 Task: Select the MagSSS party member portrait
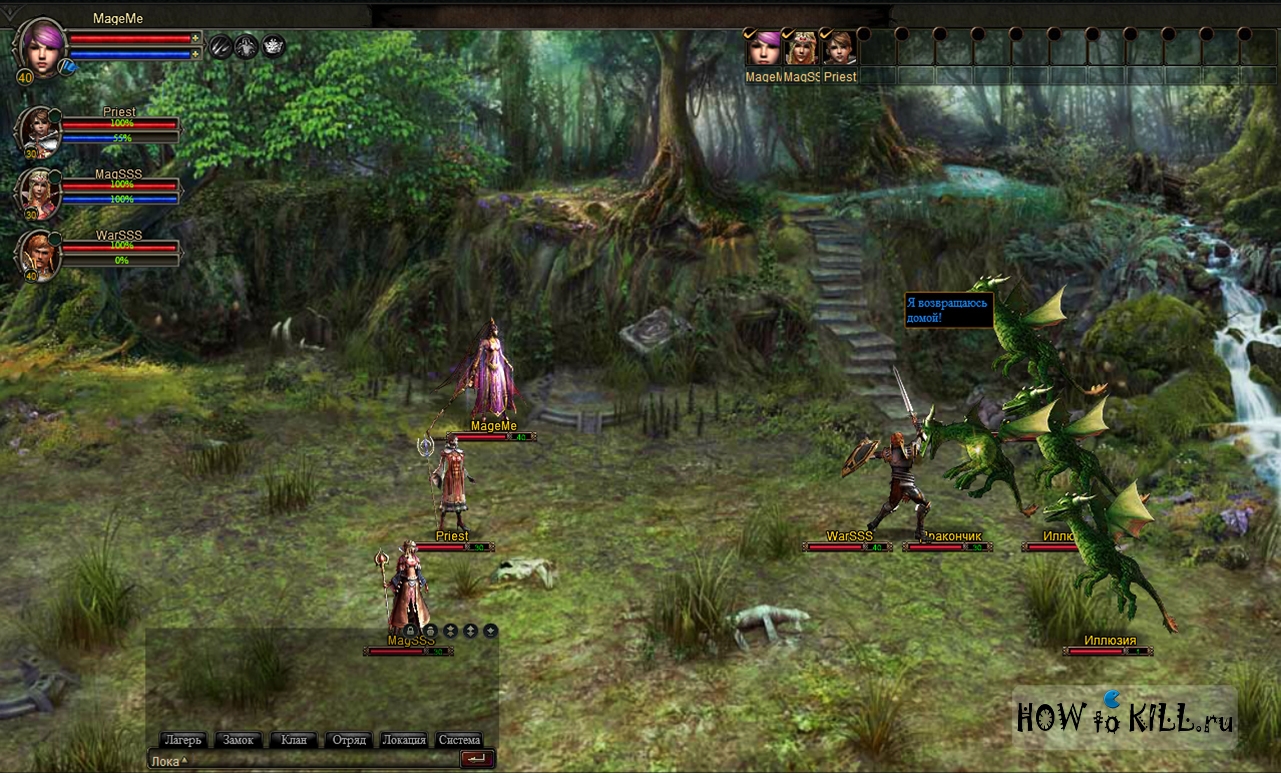tap(39, 193)
